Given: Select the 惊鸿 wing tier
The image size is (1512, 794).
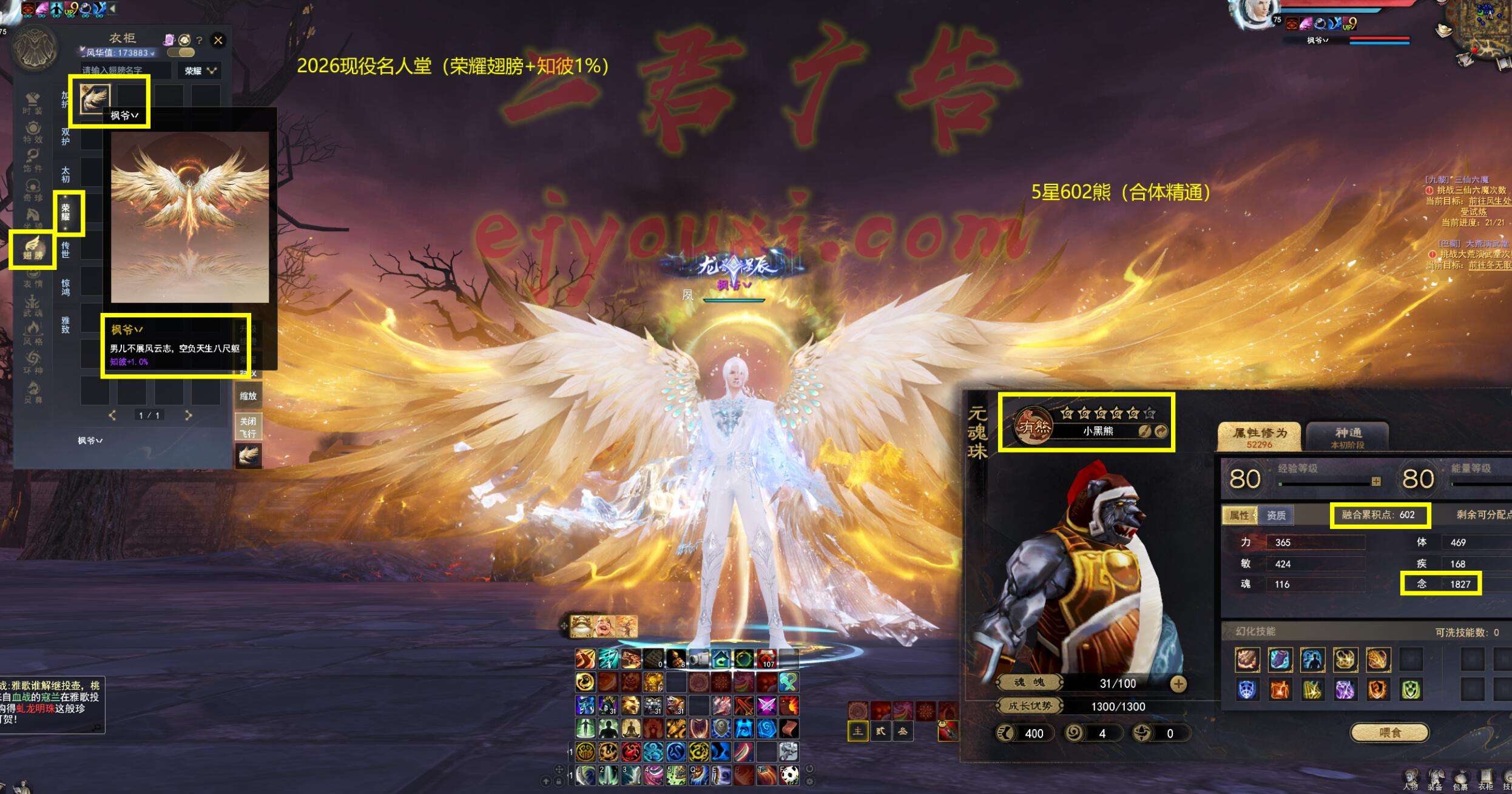Looking at the screenshot, I should point(66,287).
